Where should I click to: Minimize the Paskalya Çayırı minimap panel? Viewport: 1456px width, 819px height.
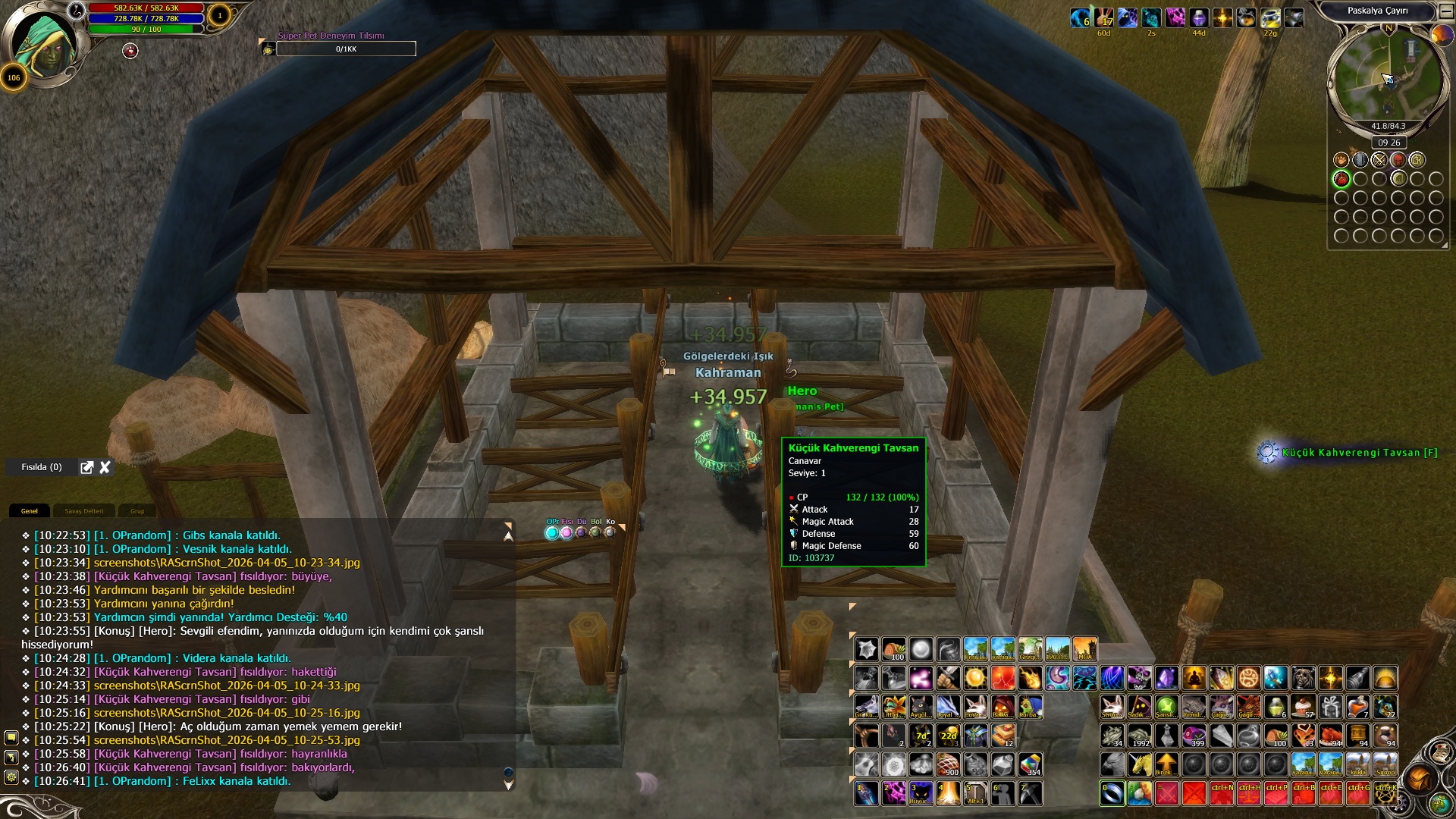coord(1445,11)
